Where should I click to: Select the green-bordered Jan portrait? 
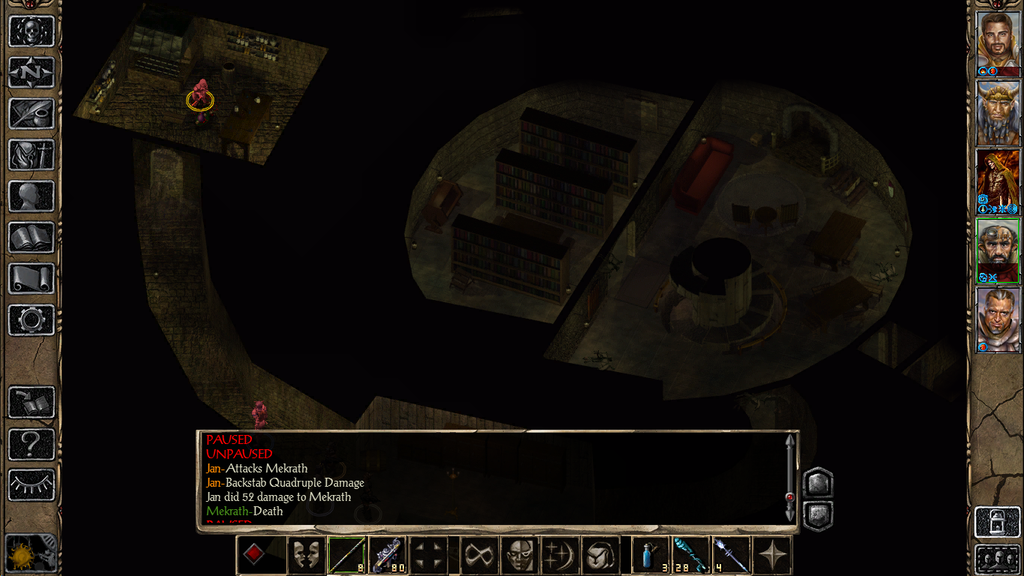(x=998, y=250)
